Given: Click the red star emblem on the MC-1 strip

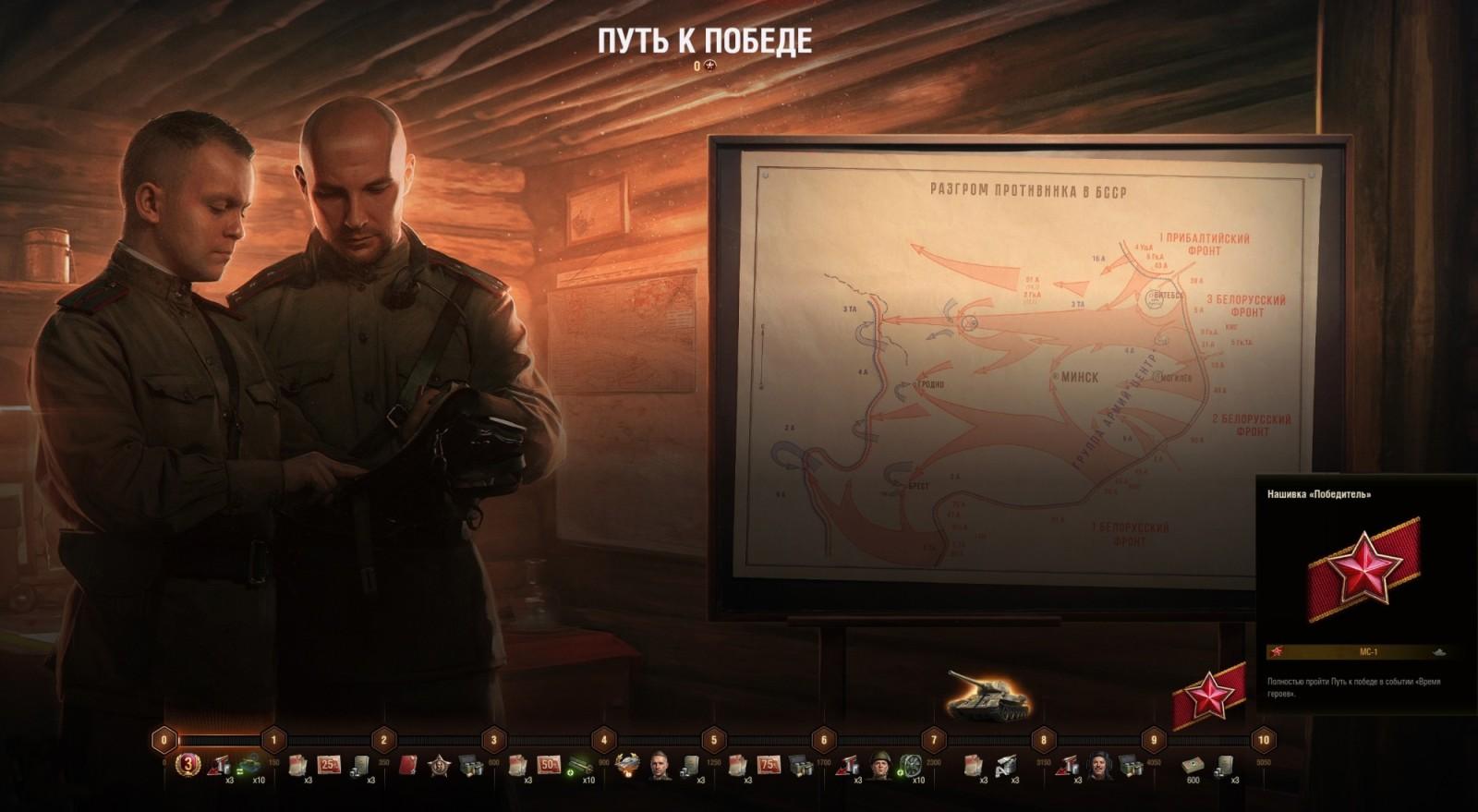Looking at the screenshot, I should click(1279, 649).
